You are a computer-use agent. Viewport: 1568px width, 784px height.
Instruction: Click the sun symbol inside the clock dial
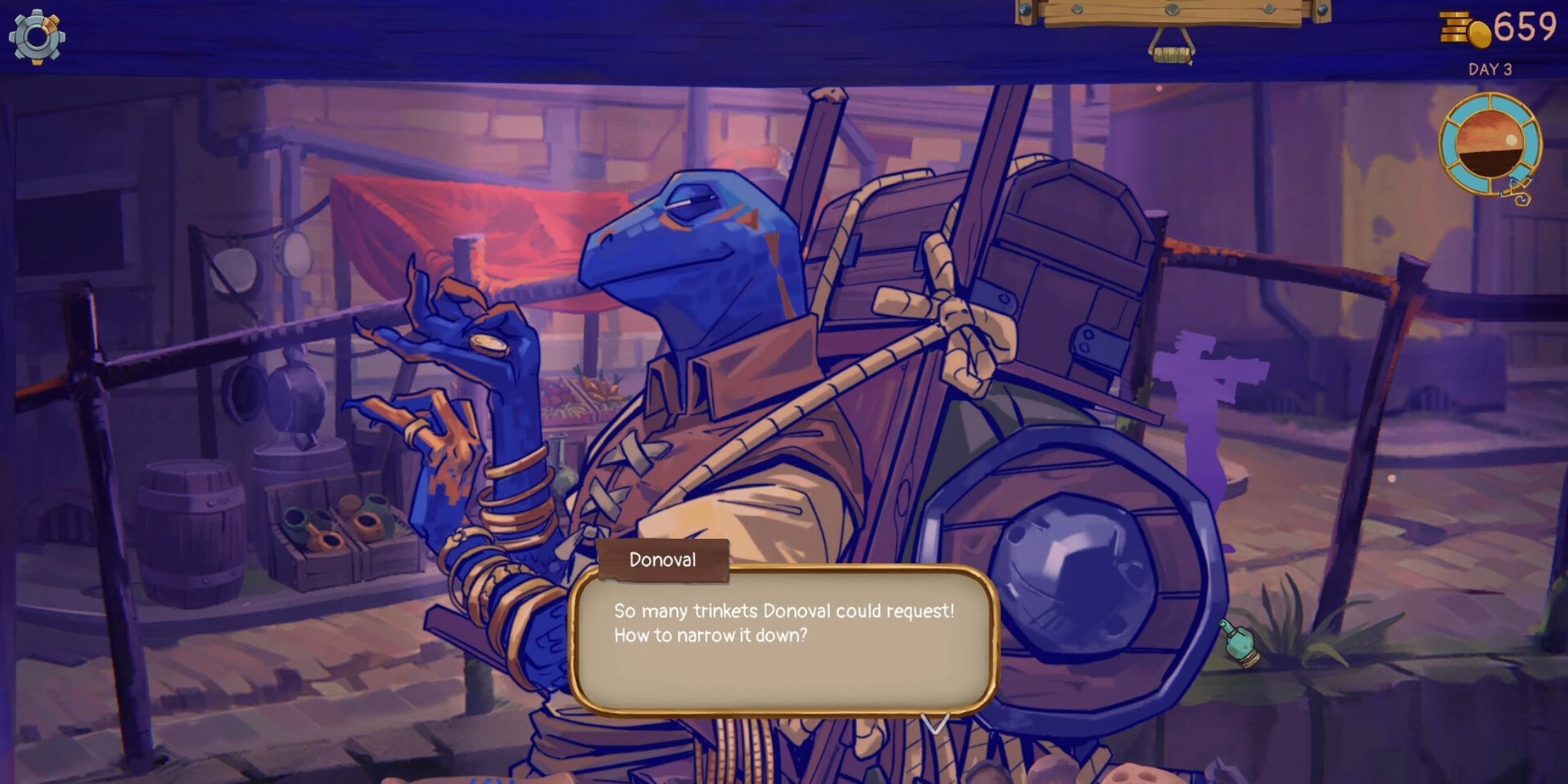pyautogui.click(x=1511, y=139)
